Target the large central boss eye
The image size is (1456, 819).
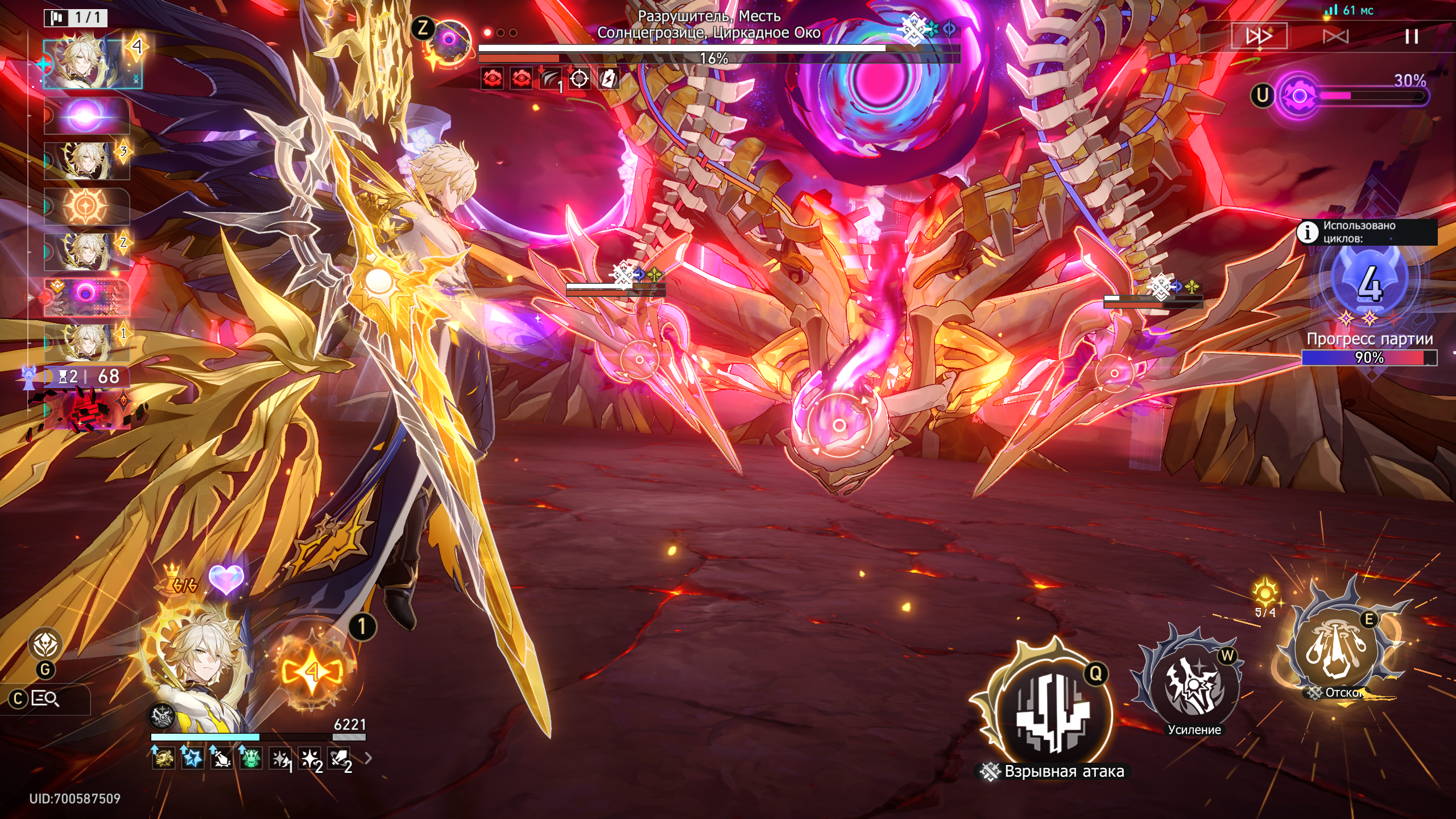839,425
